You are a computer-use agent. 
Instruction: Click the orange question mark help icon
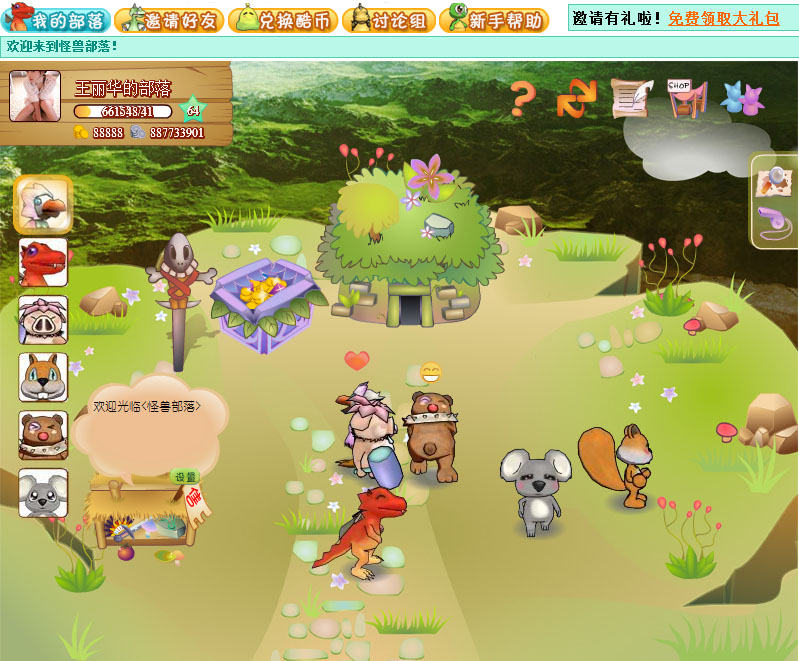tap(522, 98)
